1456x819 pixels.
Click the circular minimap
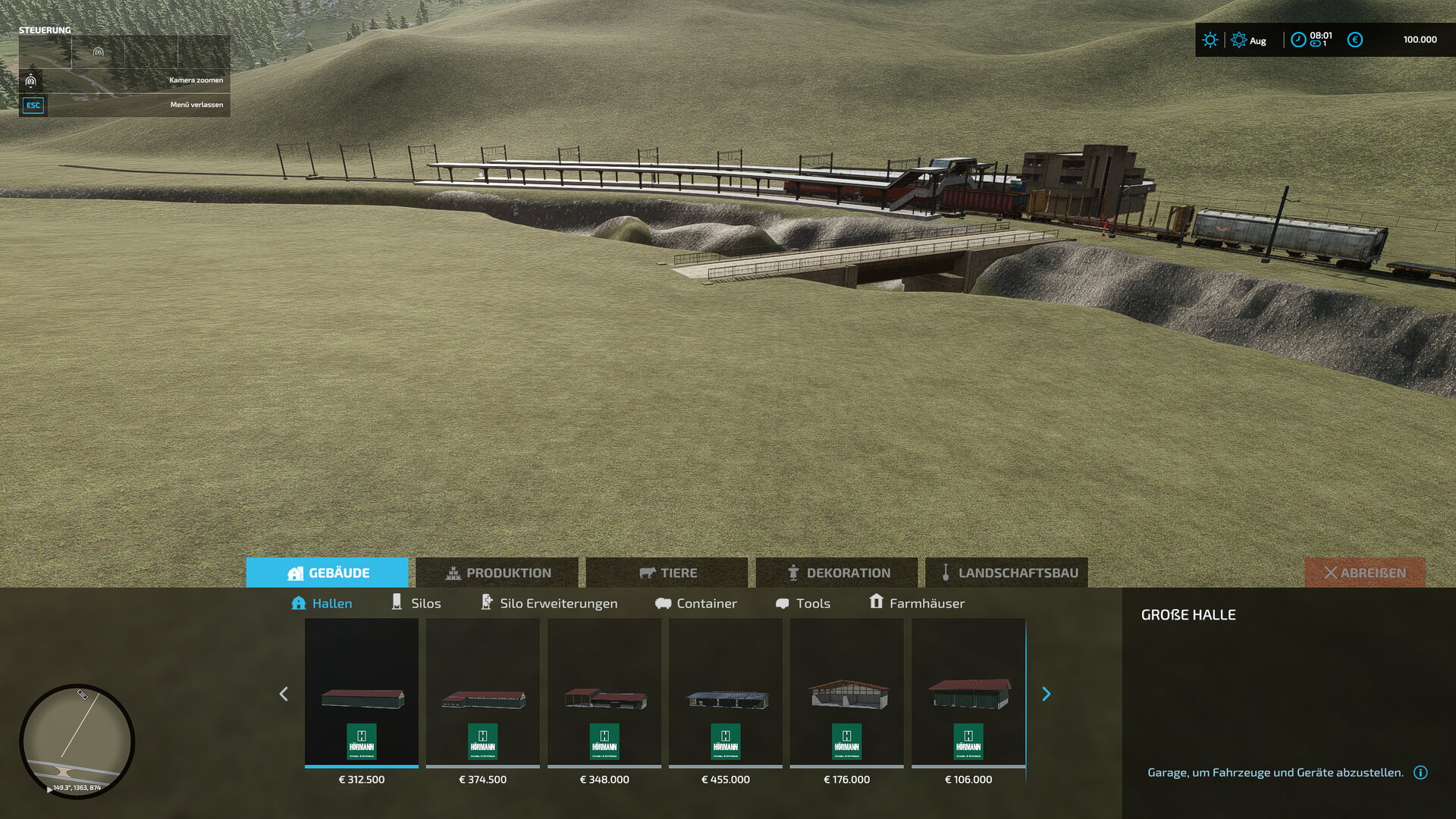(77, 741)
